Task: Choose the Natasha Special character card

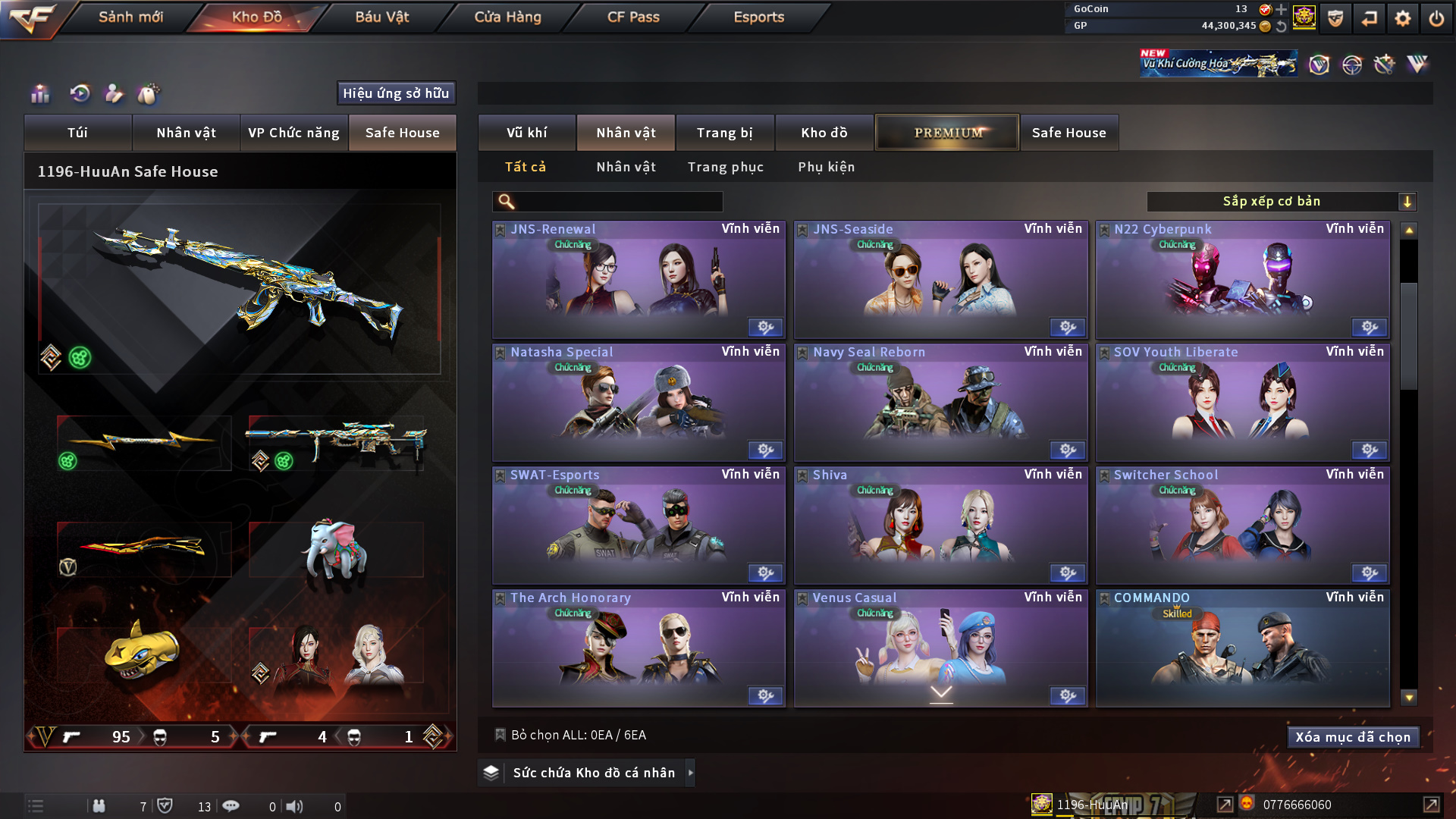Action: click(639, 403)
